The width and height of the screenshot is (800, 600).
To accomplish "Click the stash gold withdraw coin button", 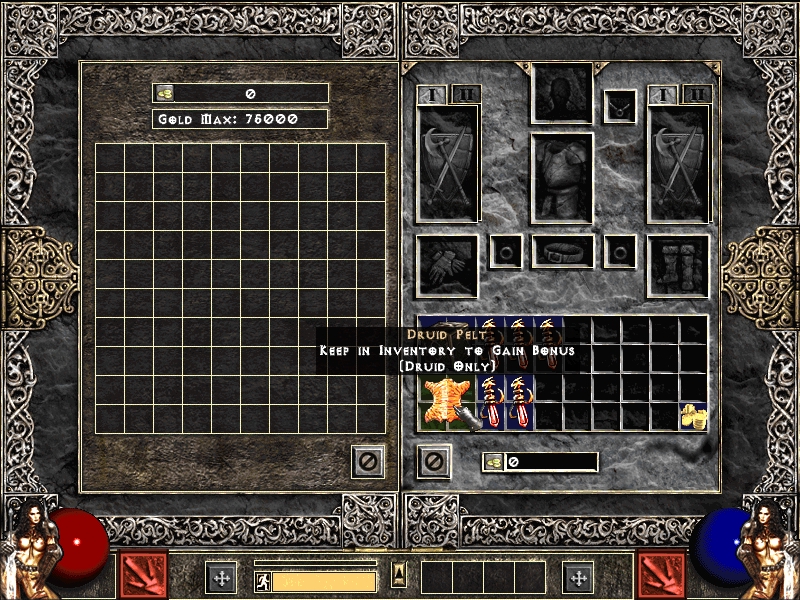I will tap(165, 93).
